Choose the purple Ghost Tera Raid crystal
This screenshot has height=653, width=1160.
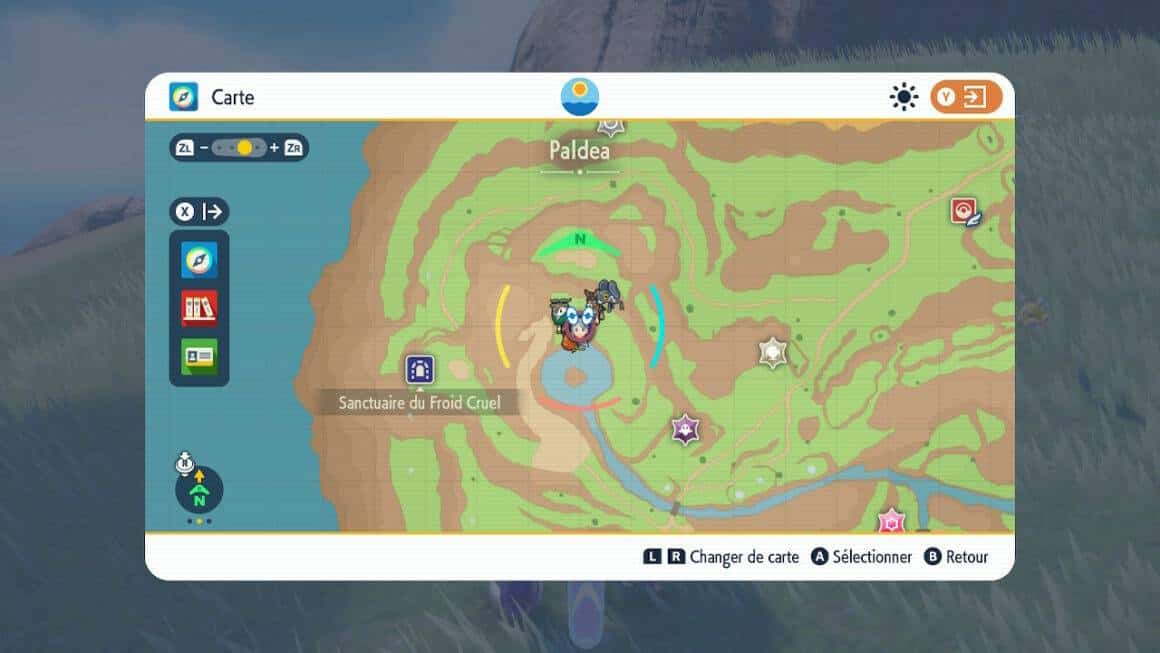tap(685, 429)
